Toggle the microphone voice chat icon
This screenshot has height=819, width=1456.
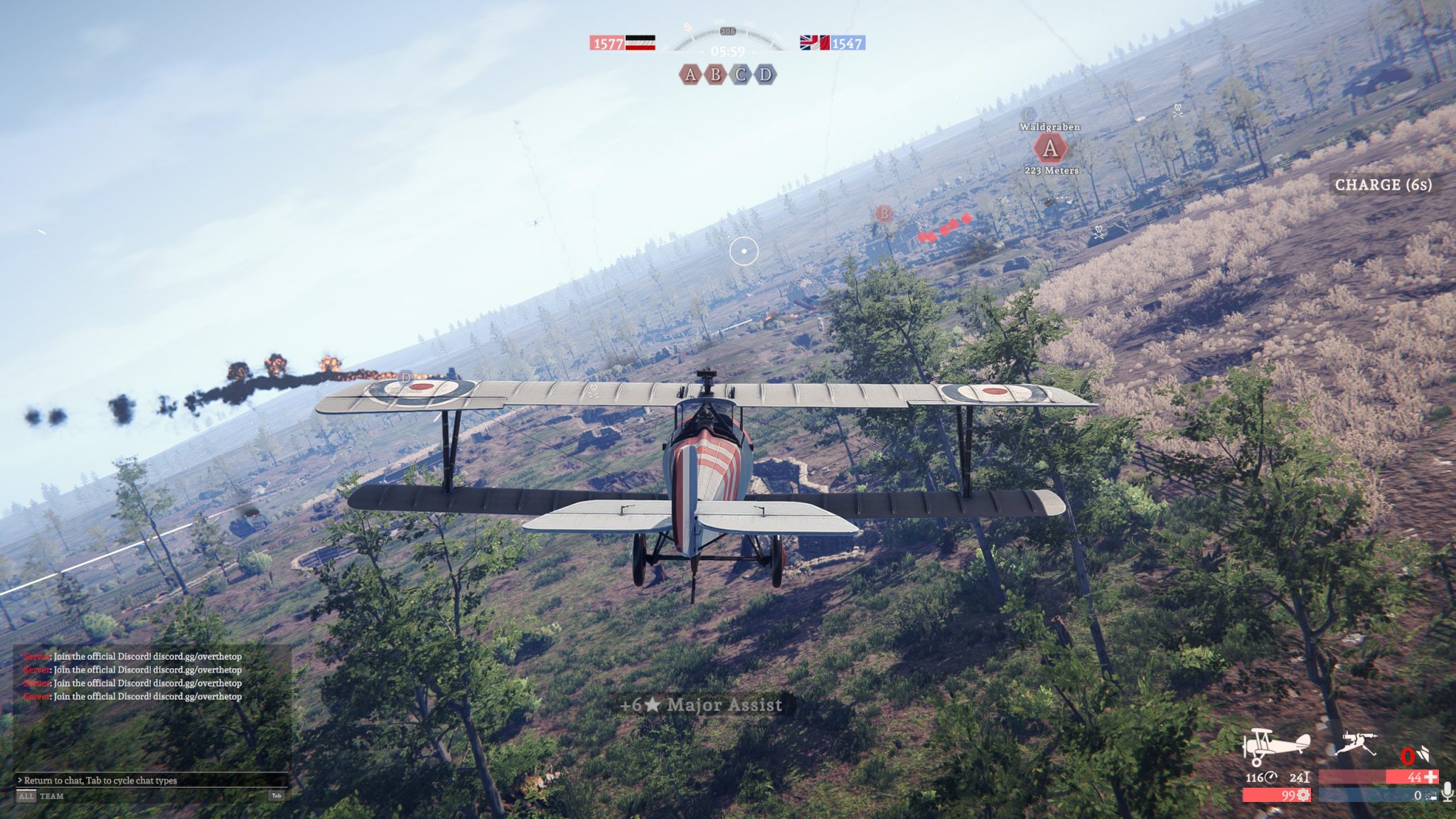click(x=1447, y=791)
